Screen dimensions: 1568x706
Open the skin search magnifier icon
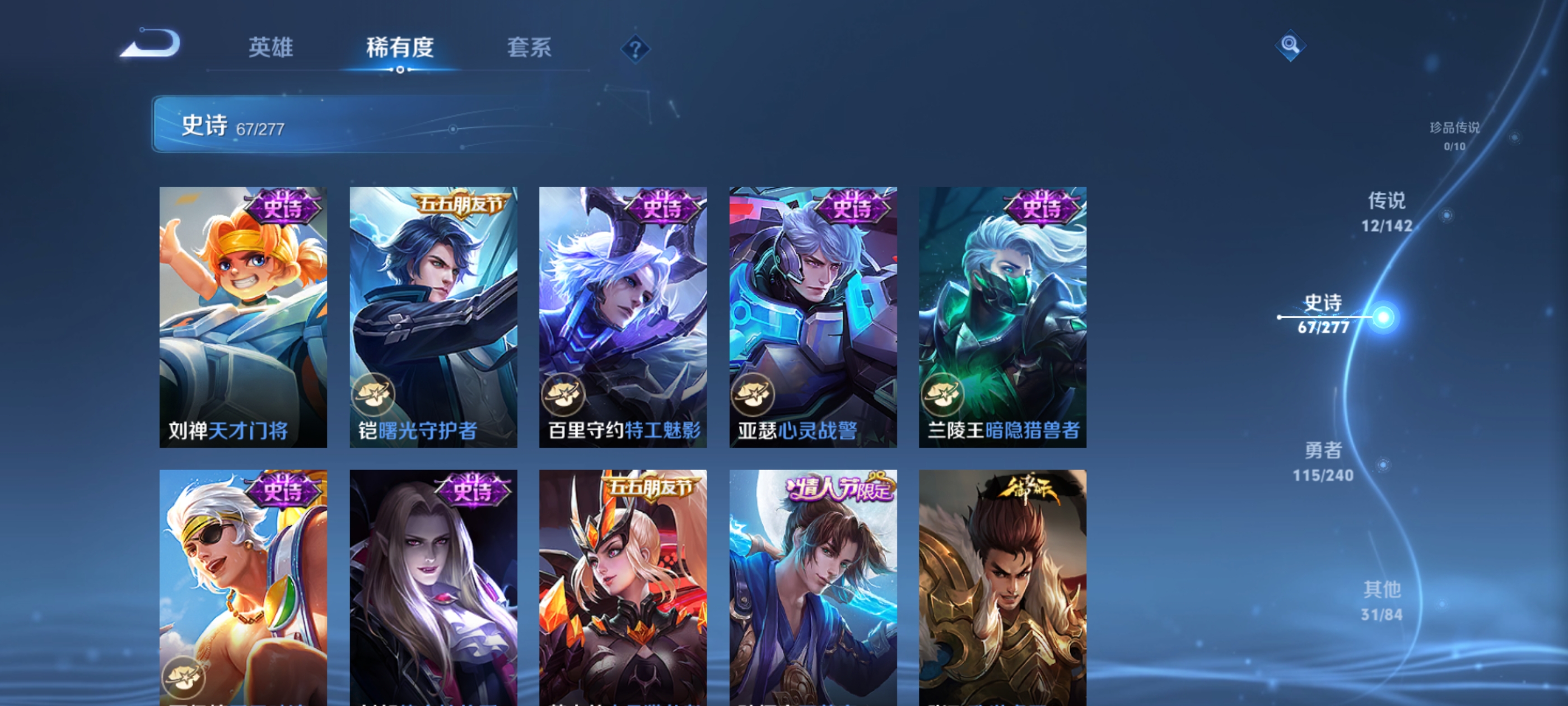[x=1290, y=45]
